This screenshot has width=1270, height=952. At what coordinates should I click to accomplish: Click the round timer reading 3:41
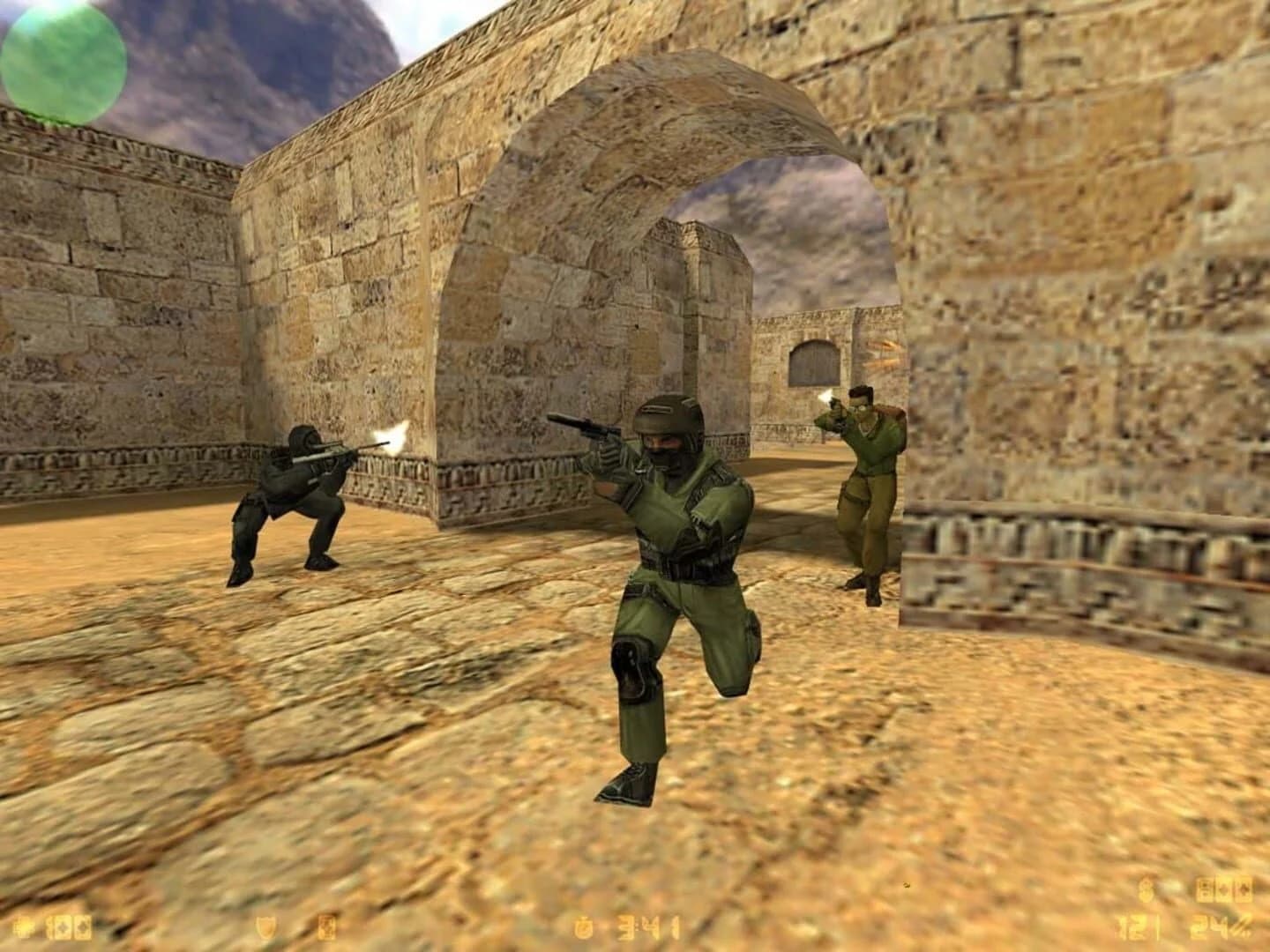tap(646, 926)
